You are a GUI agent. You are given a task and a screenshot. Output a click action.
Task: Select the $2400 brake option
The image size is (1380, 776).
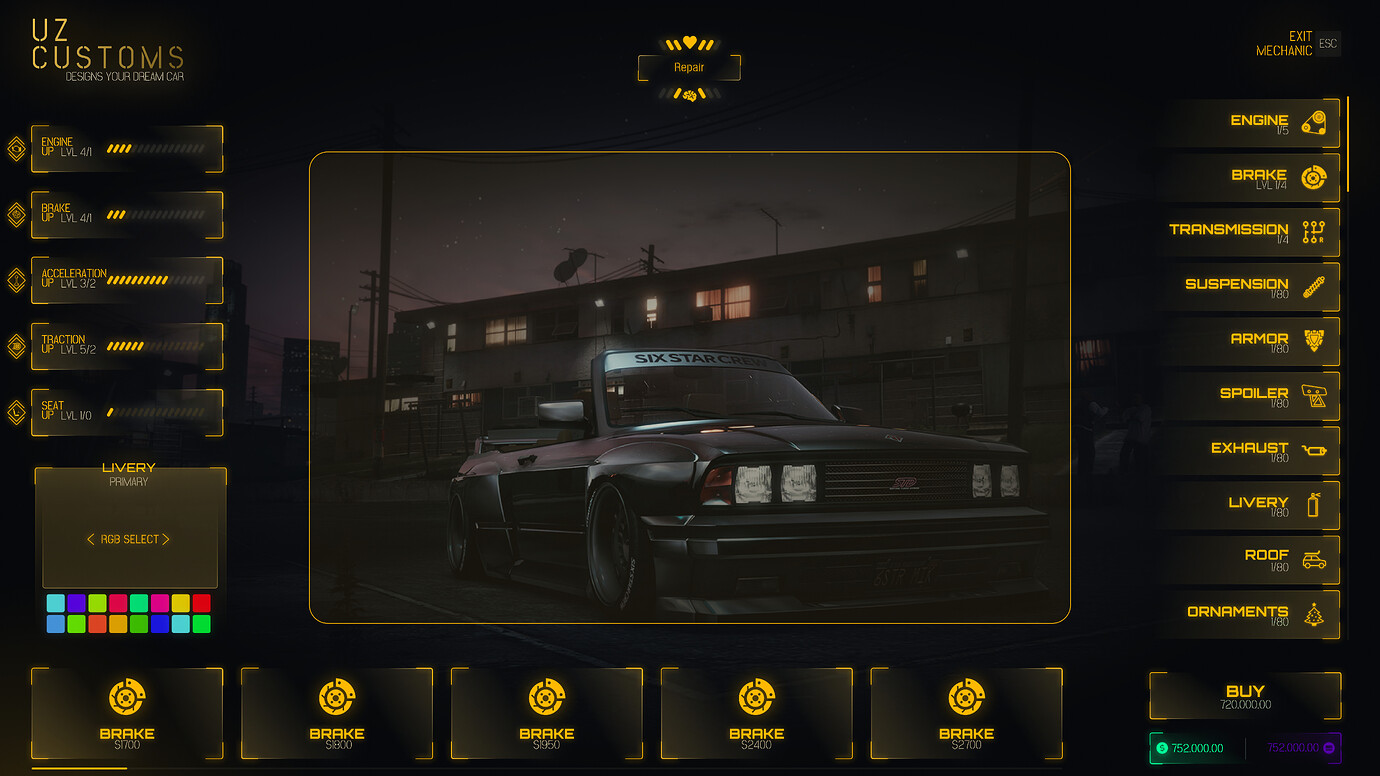coord(757,713)
